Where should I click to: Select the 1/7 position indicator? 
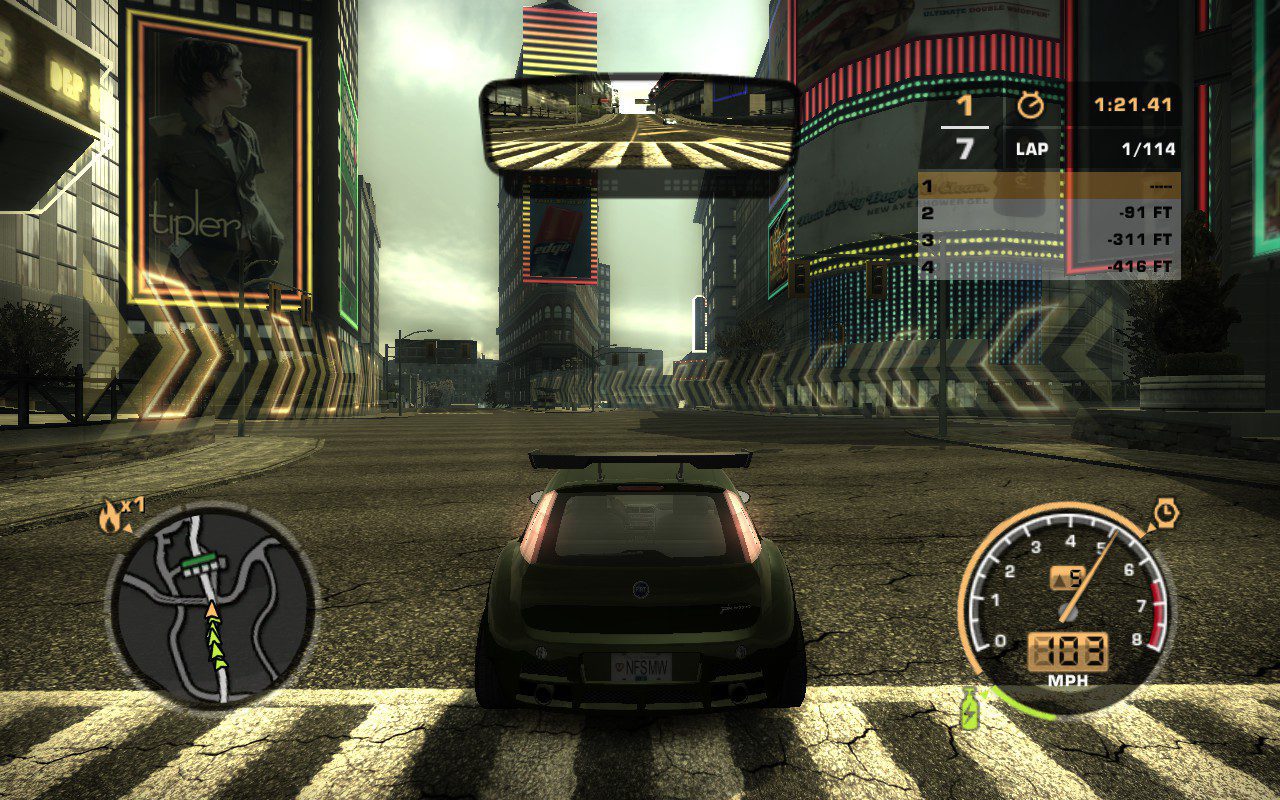(x=963, y=125)
